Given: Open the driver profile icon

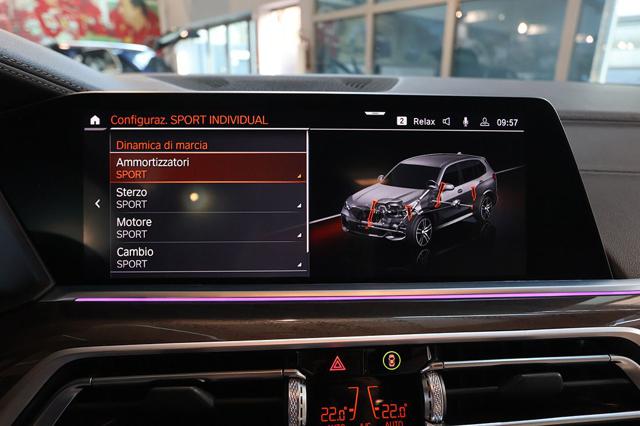Looking at the screenshot, I should [484, 122].
